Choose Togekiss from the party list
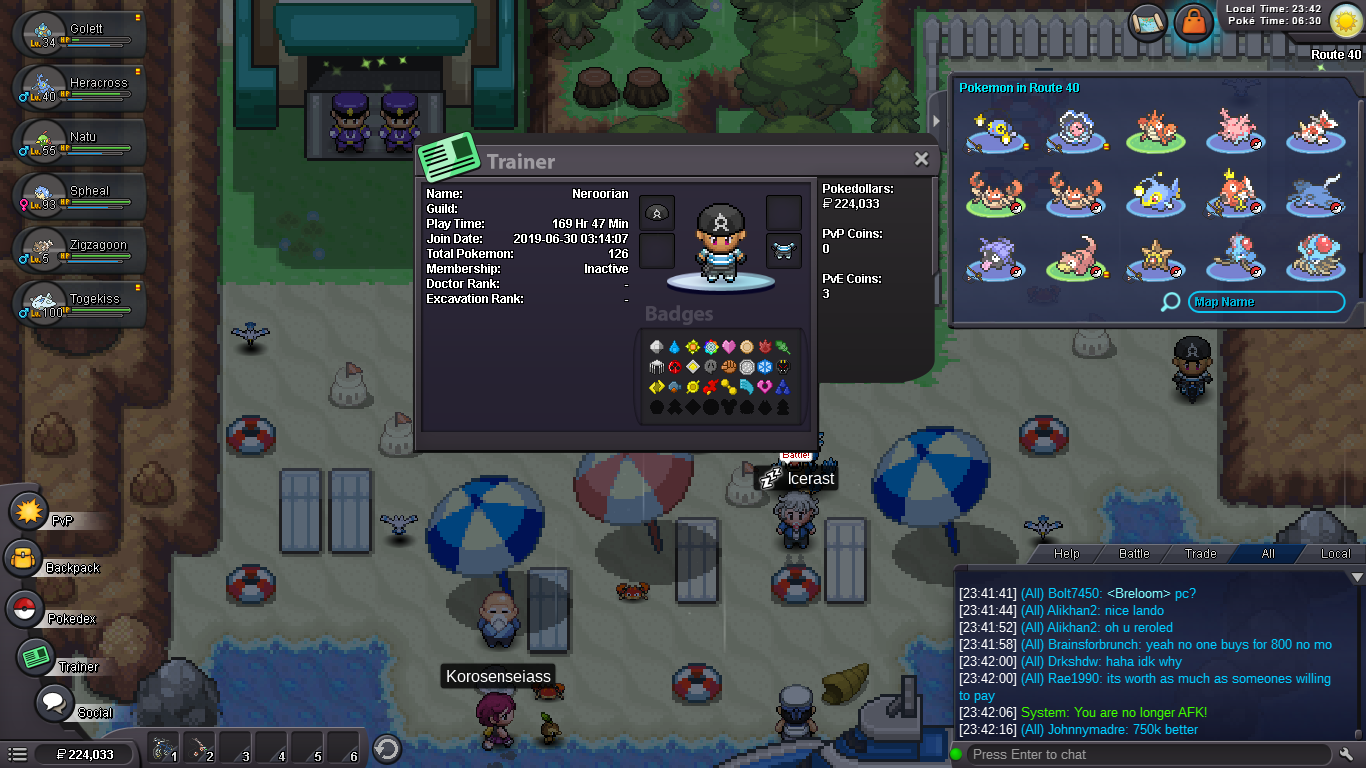The height and width of the screenshot is (768, 1366). (x=80, y=303)
